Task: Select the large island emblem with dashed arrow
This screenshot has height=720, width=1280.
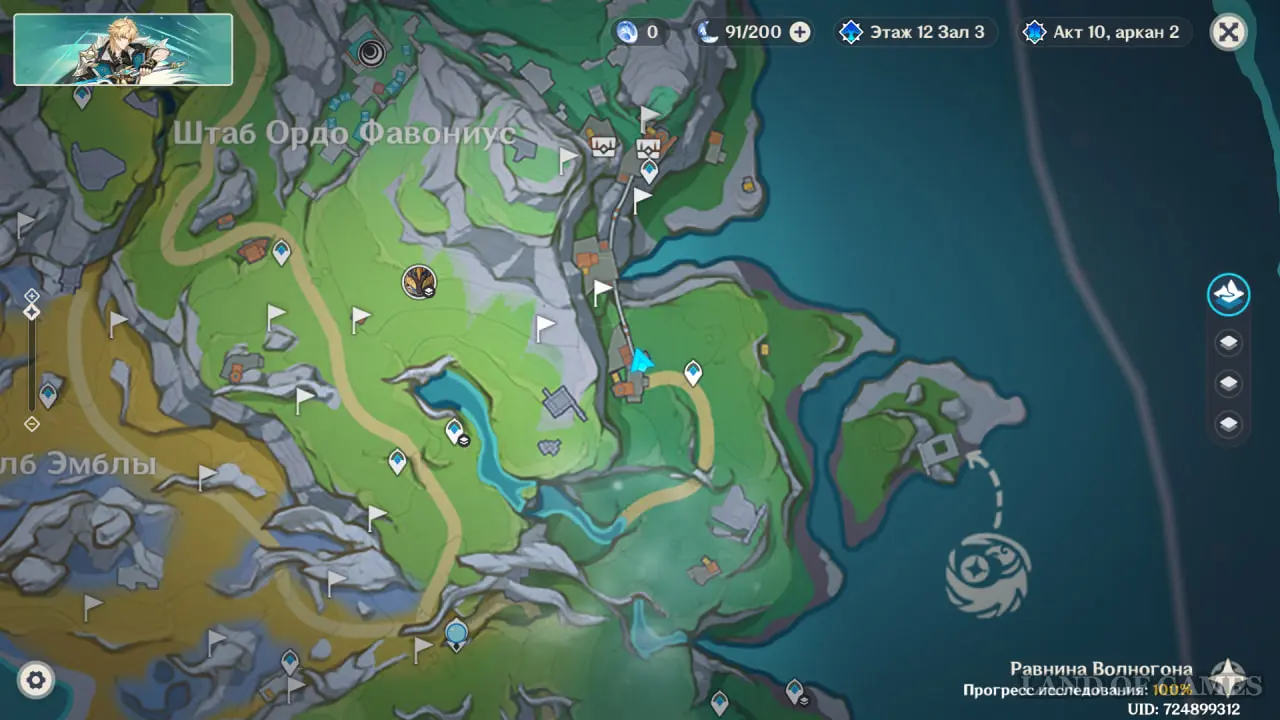Action: coord(988,574)
